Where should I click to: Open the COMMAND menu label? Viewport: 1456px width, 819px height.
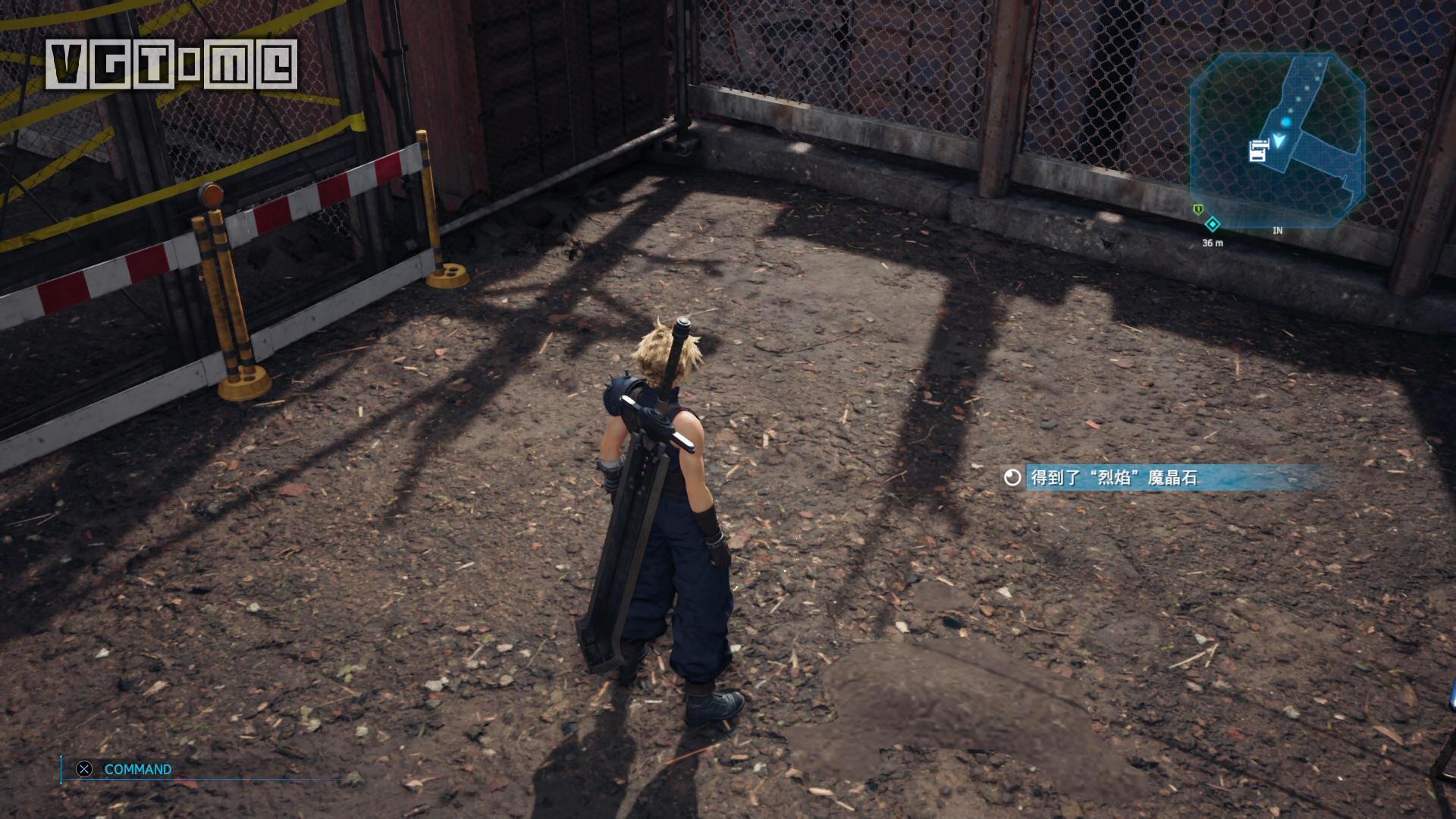click(137, 769)
